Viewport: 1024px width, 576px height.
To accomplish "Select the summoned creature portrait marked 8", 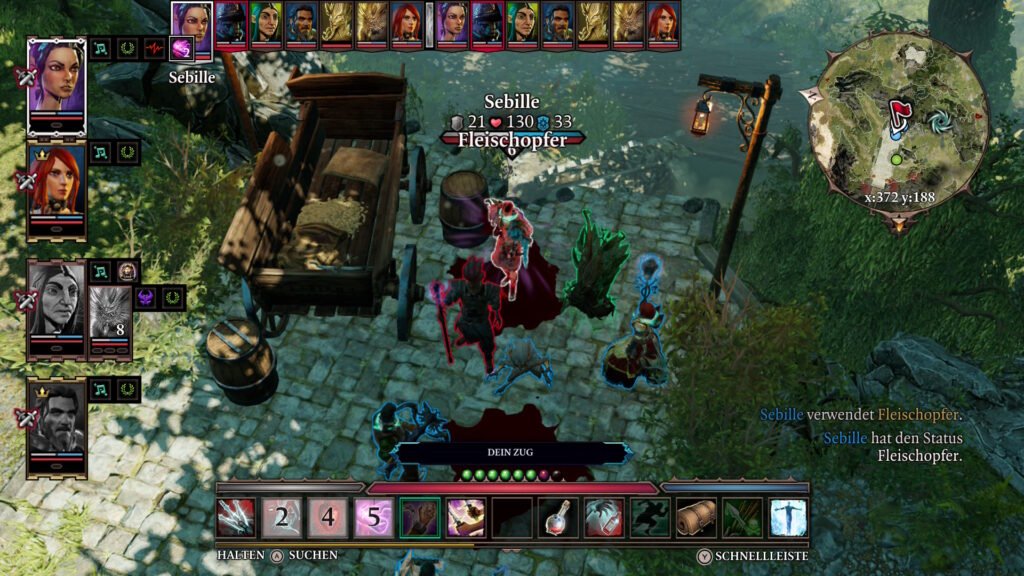I will click(110, 311).
